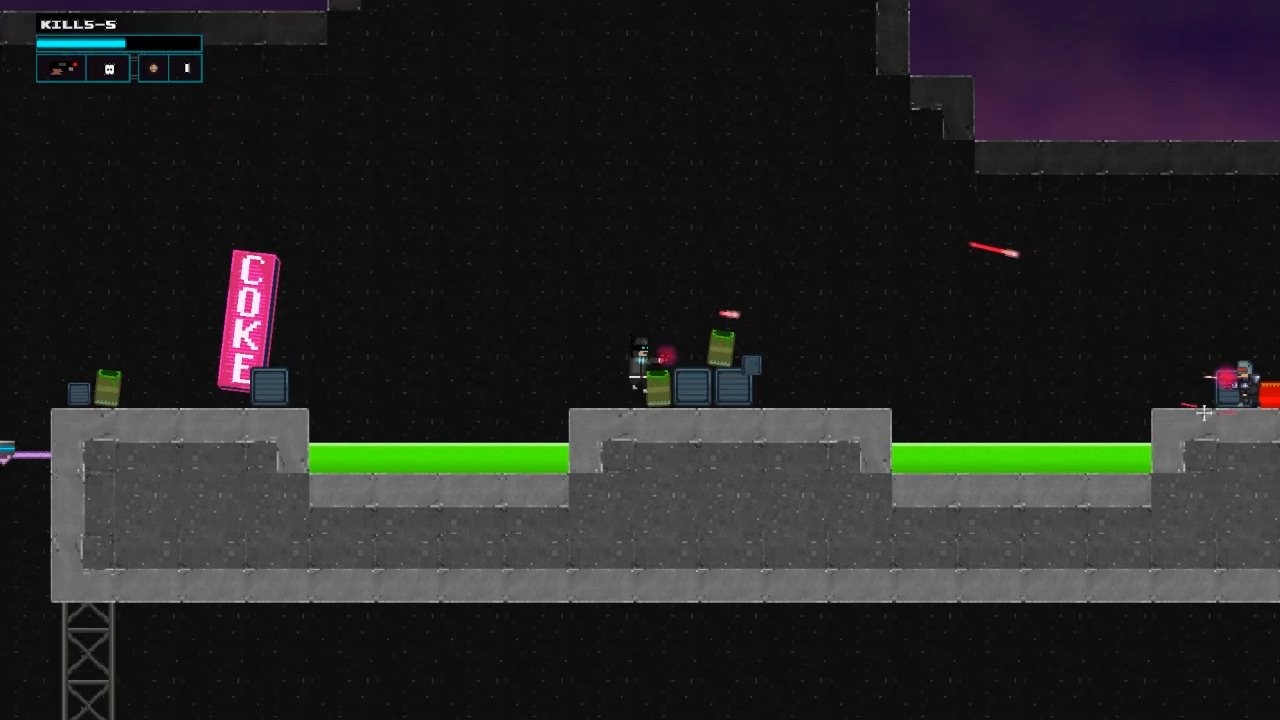1280x720 pixels.
Task: Click the crosshair near the right-side enemy
Action: click(1204, 414)
